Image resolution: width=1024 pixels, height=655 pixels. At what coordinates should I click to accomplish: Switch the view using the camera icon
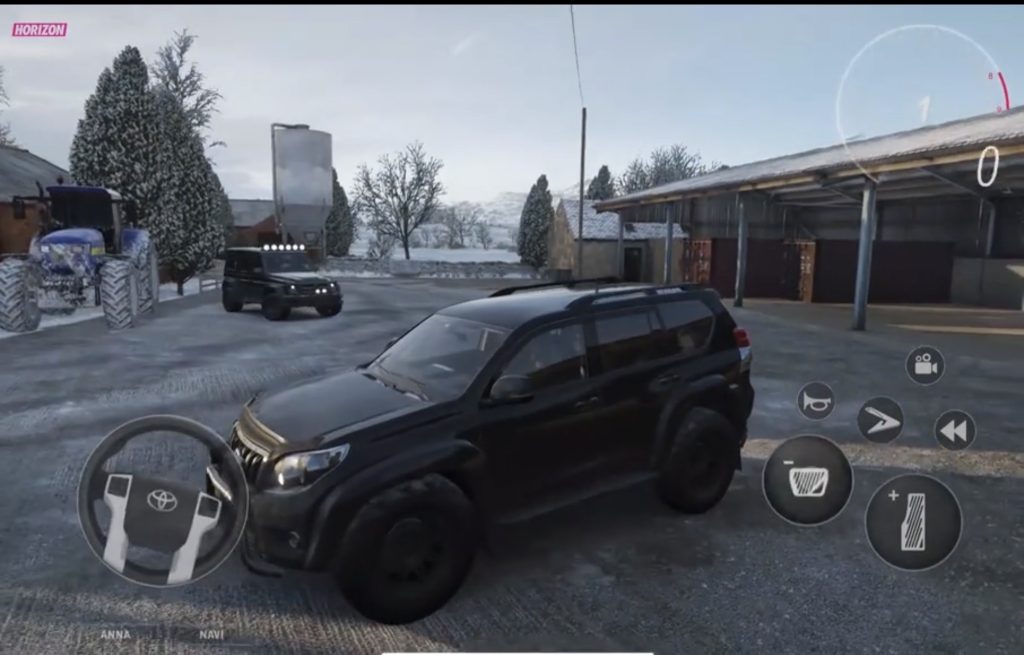[925, 366]
